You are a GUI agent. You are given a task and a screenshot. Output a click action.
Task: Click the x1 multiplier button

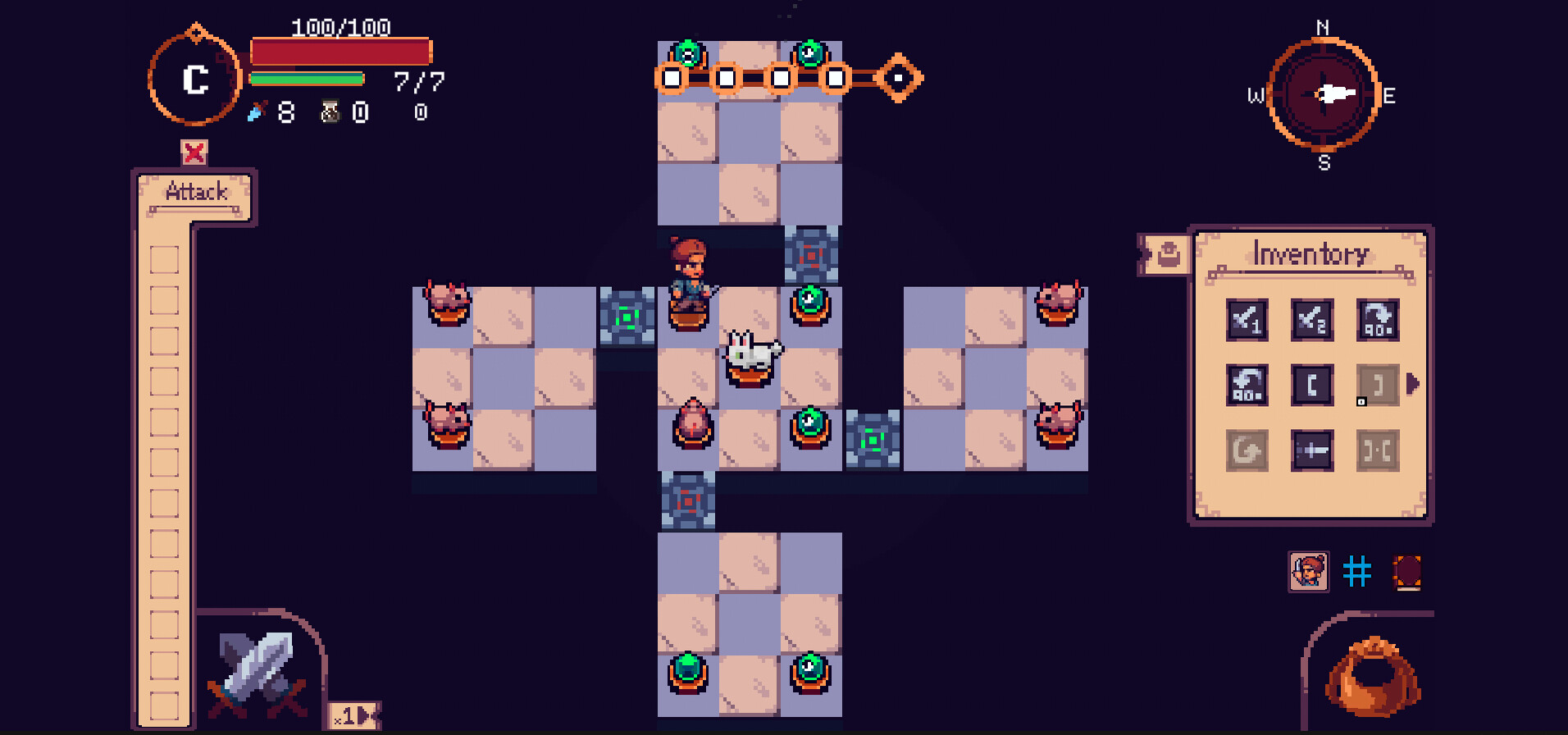(348, 716)
